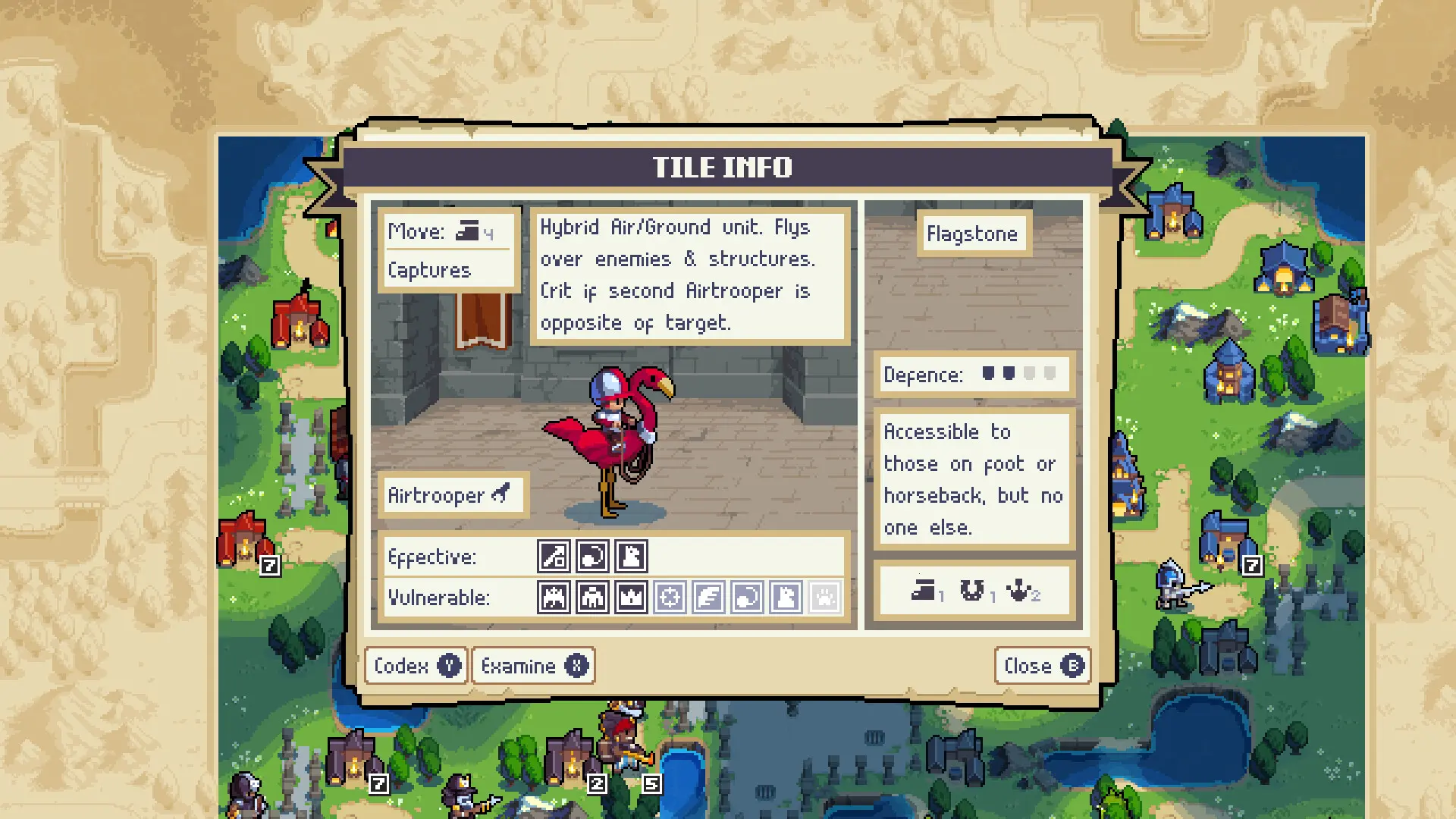1456x819 pixels.
Task: Select the village marked 5 on the map
Action: (651, 783)
